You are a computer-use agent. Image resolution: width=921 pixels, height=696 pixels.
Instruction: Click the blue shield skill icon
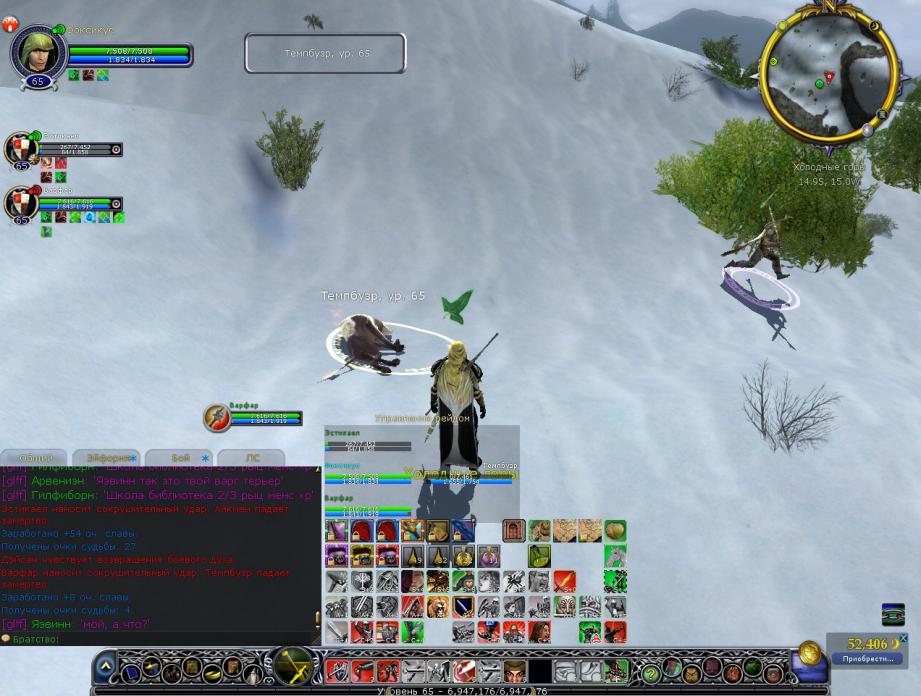(462, 607)
